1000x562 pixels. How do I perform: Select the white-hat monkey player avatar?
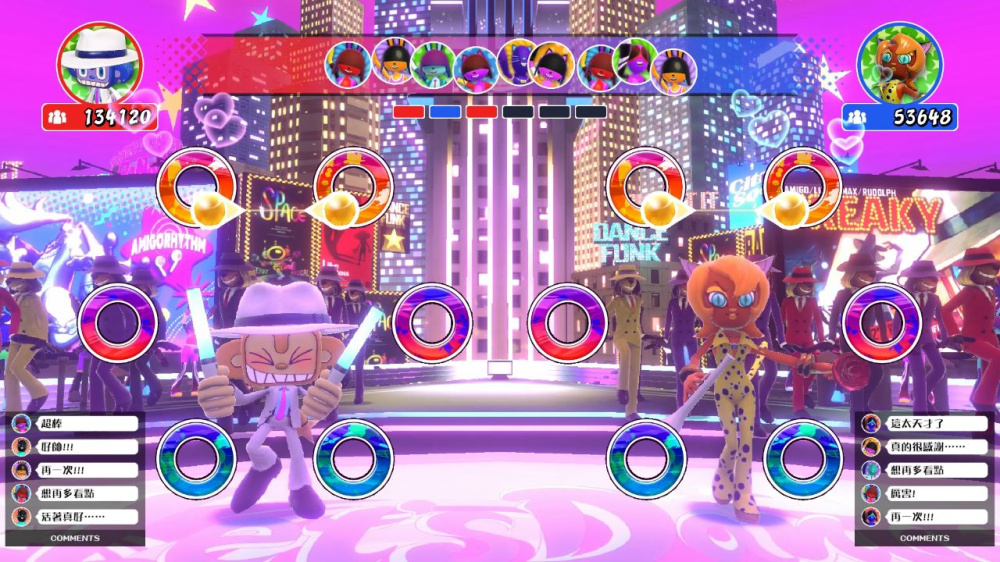coord(99,63)
